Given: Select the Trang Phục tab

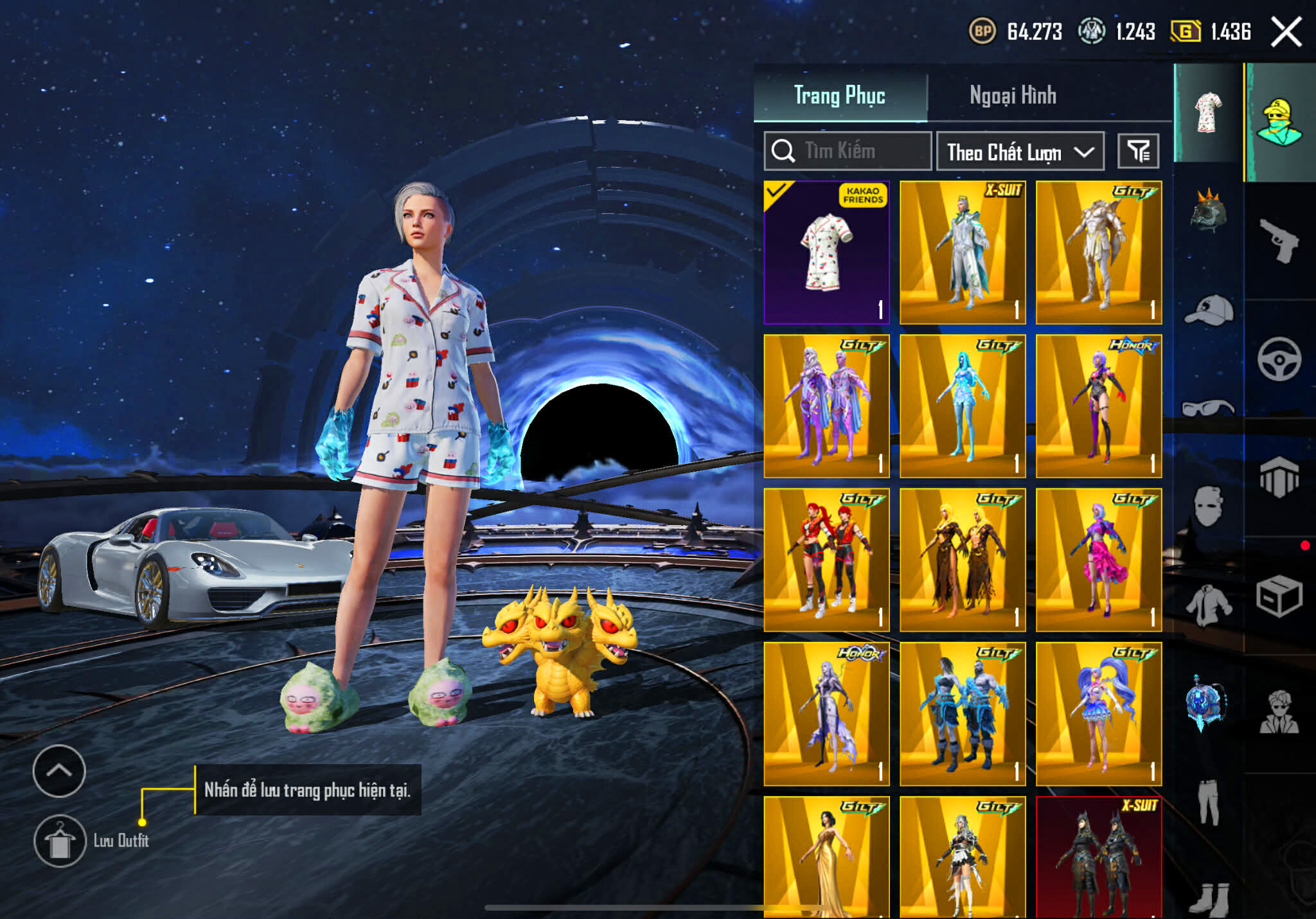Looking at the screenshot, I should 840,96.
